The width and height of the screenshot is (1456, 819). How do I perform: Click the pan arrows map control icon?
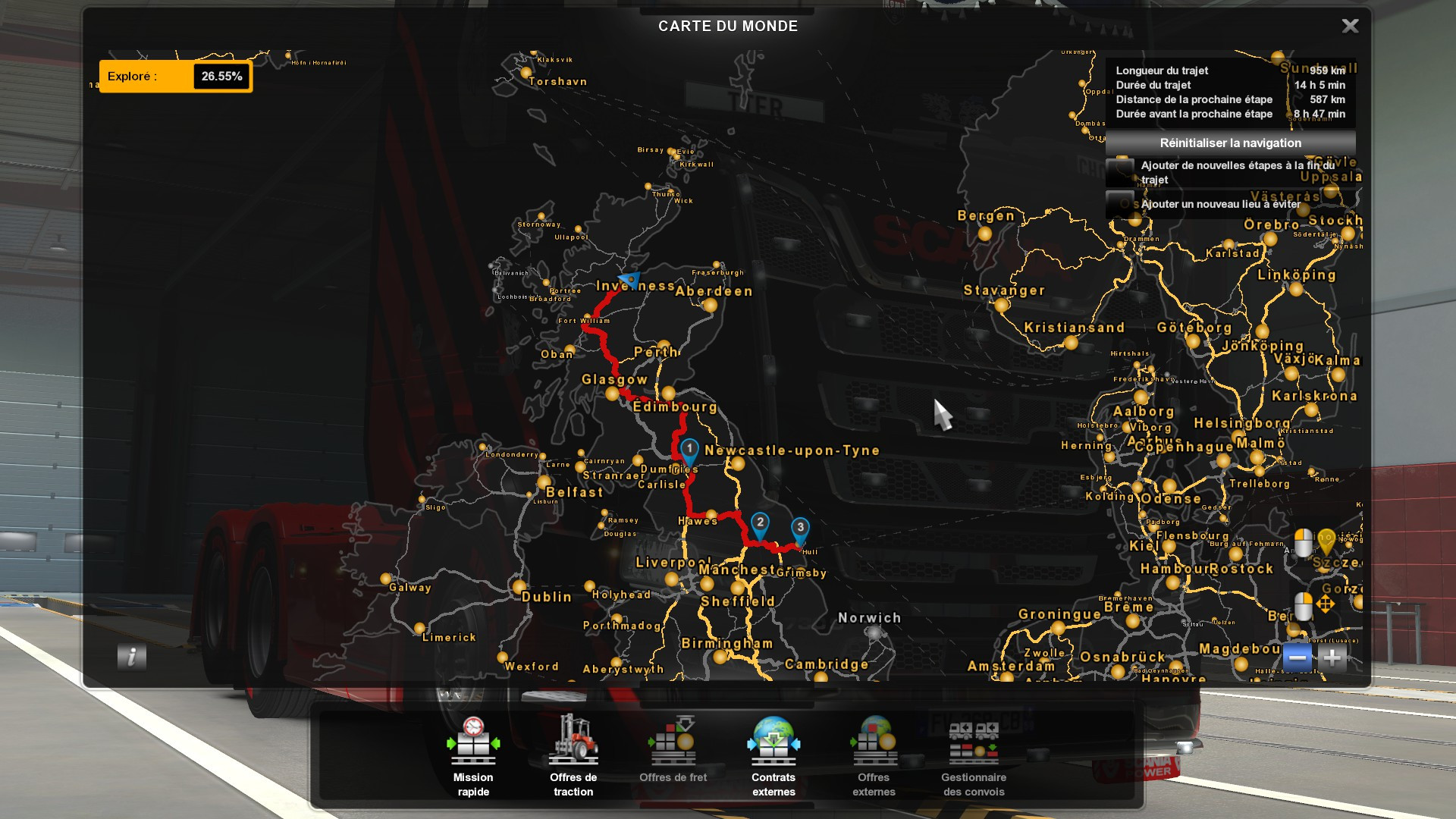(x=1326, y=603)
